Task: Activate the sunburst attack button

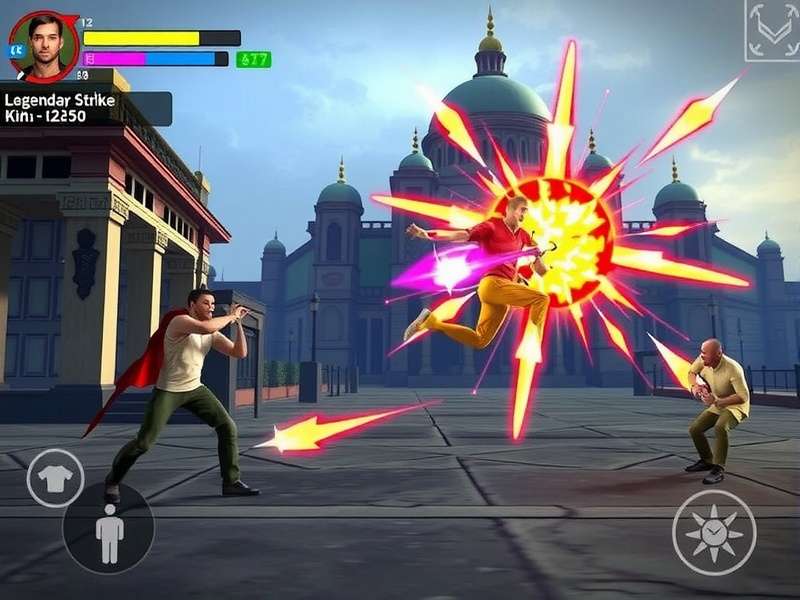Action: (713, 532)
